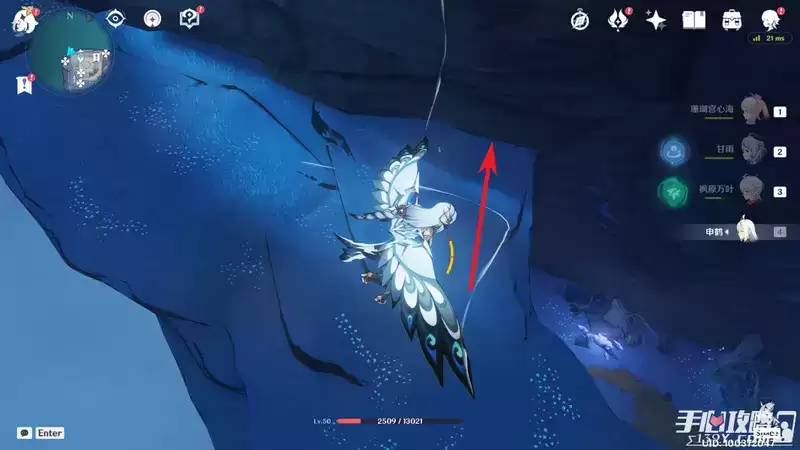Image resolution: width=800 pixels, height=450 pixels.
Task: Open the Paimon menu
Action: pyautogui.click(x=20, y=20)
